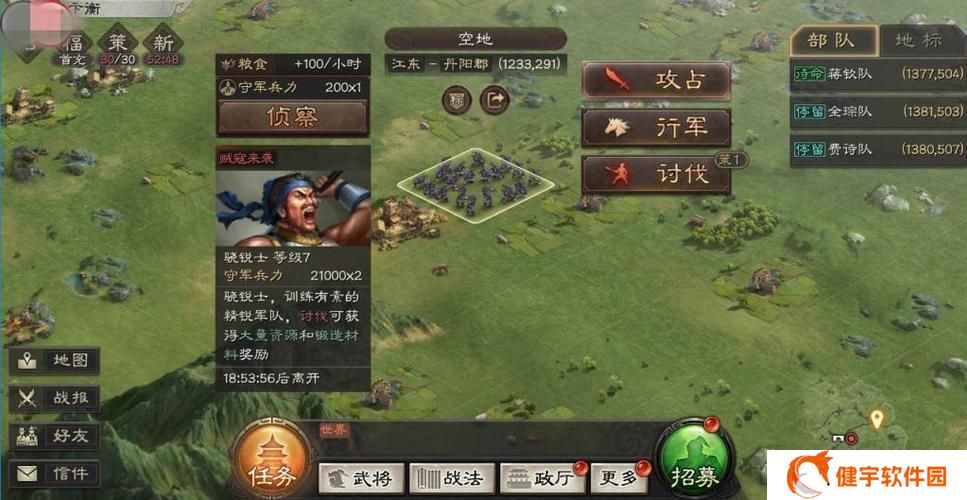Switch to the 部队 troops tab

(832, 41)
